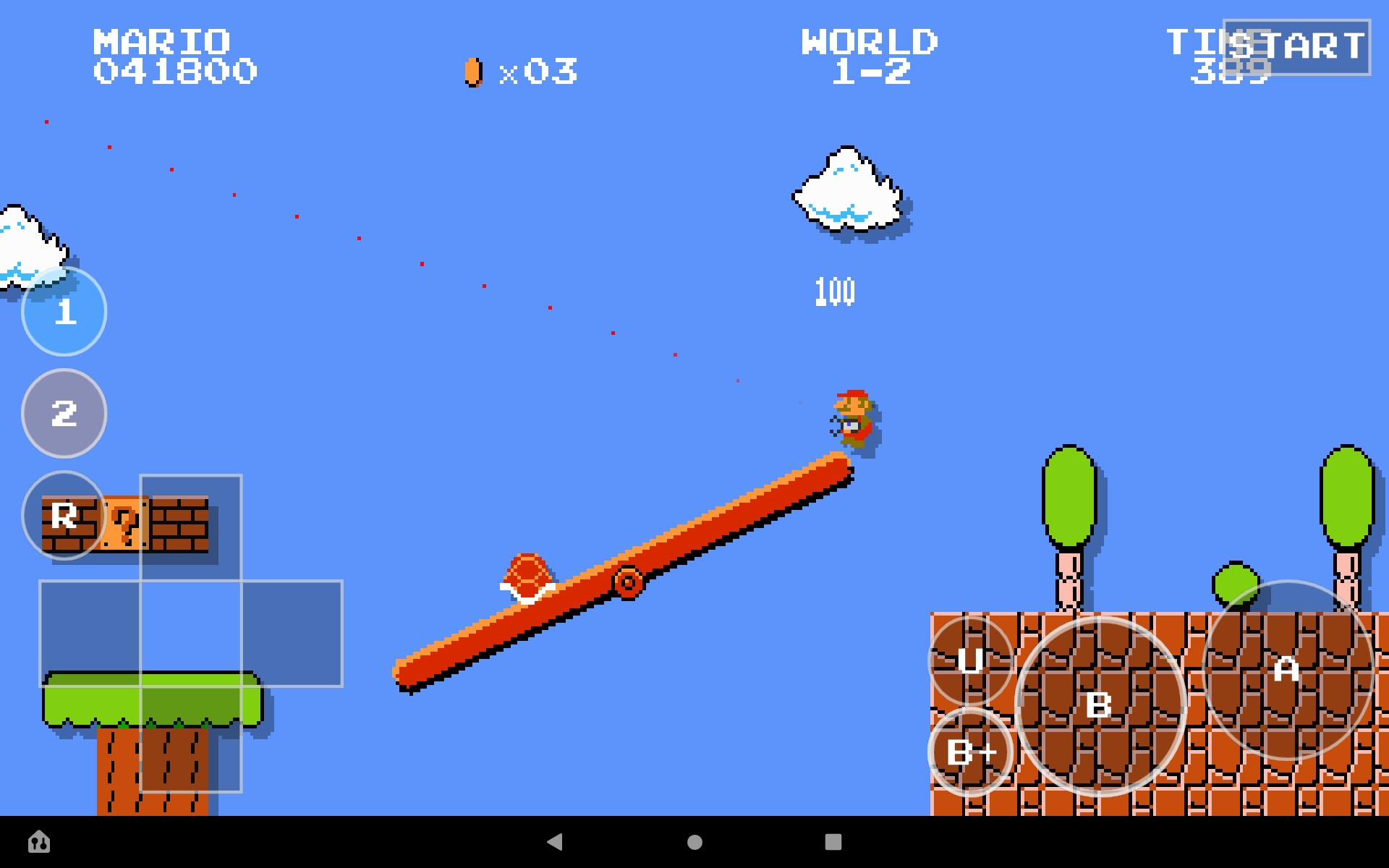Tap the Android back navigation arrow

556,843
